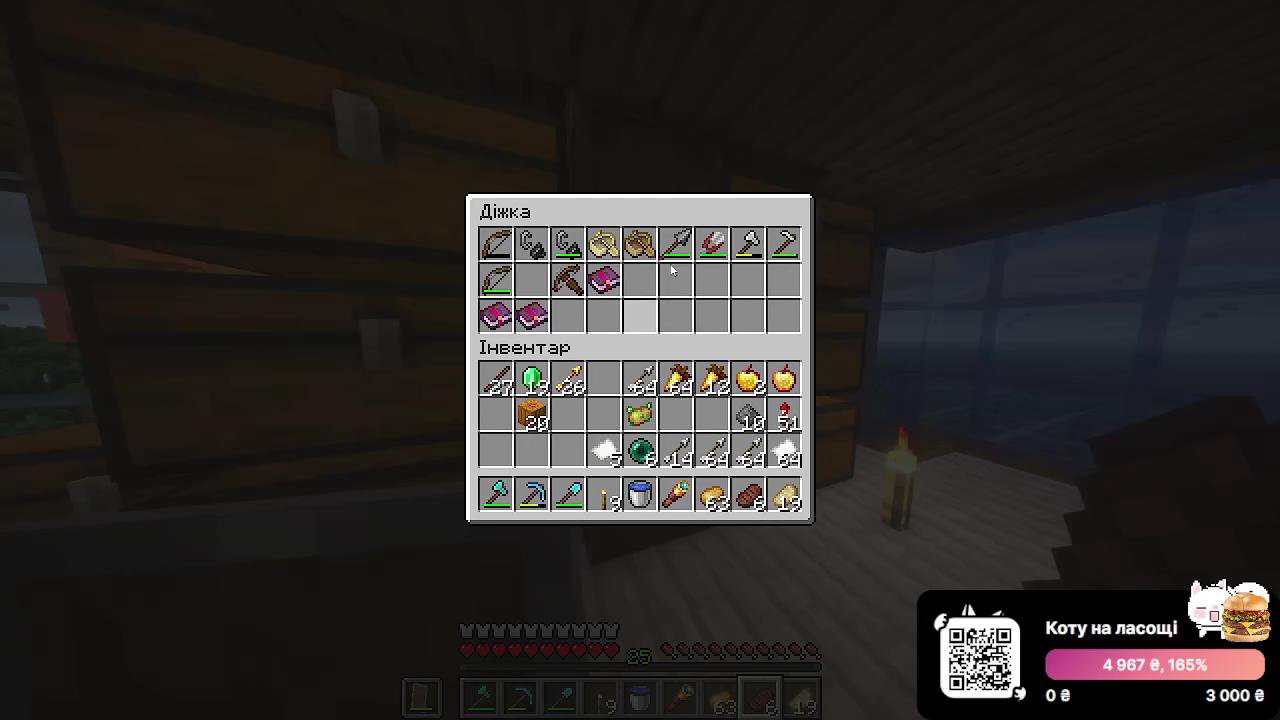Select the axe in the barrel's top row
Screen dimensions: 1280x720
click(x=748, y=243)
